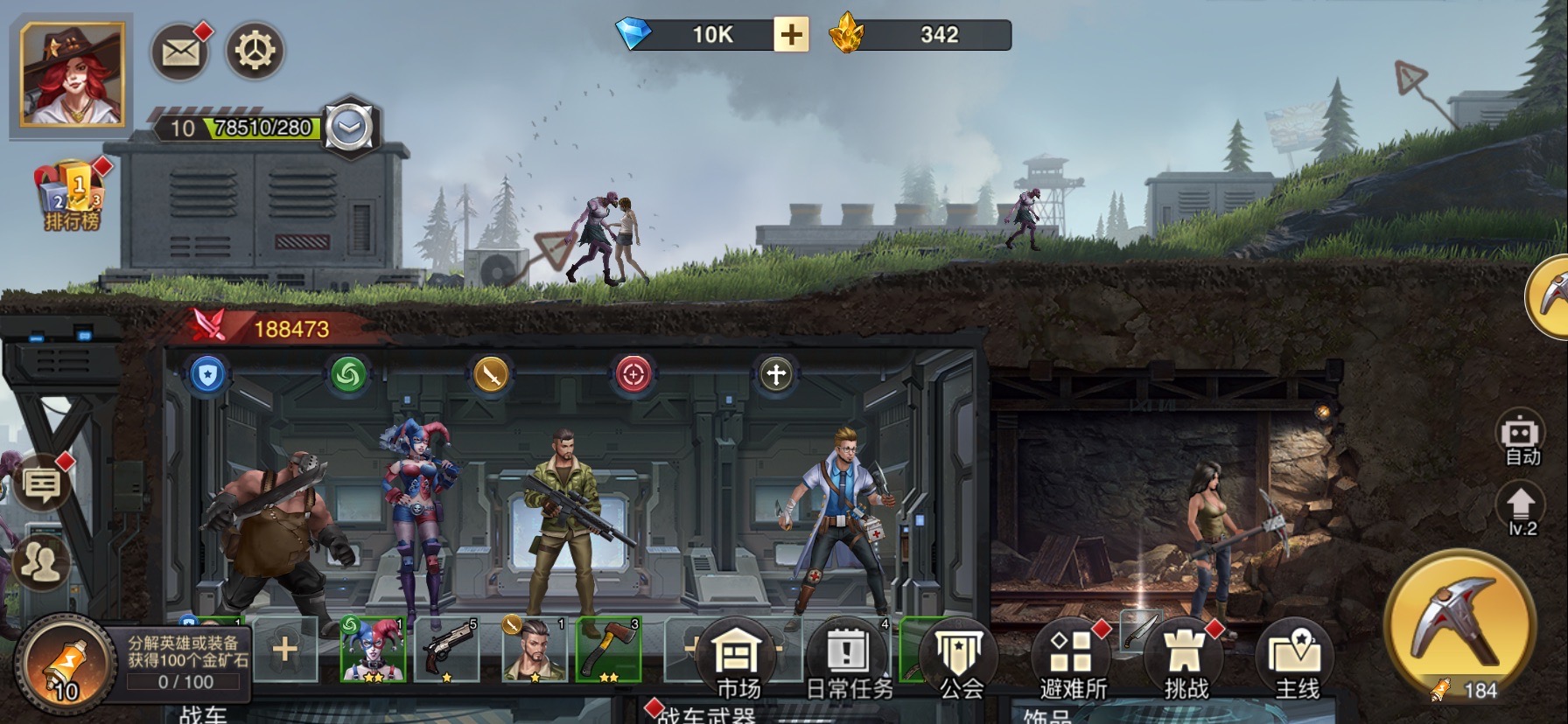Viewport: 1568px width, 724px height.
Task: Open the friends list icon
Action: (x=40, y=562)
